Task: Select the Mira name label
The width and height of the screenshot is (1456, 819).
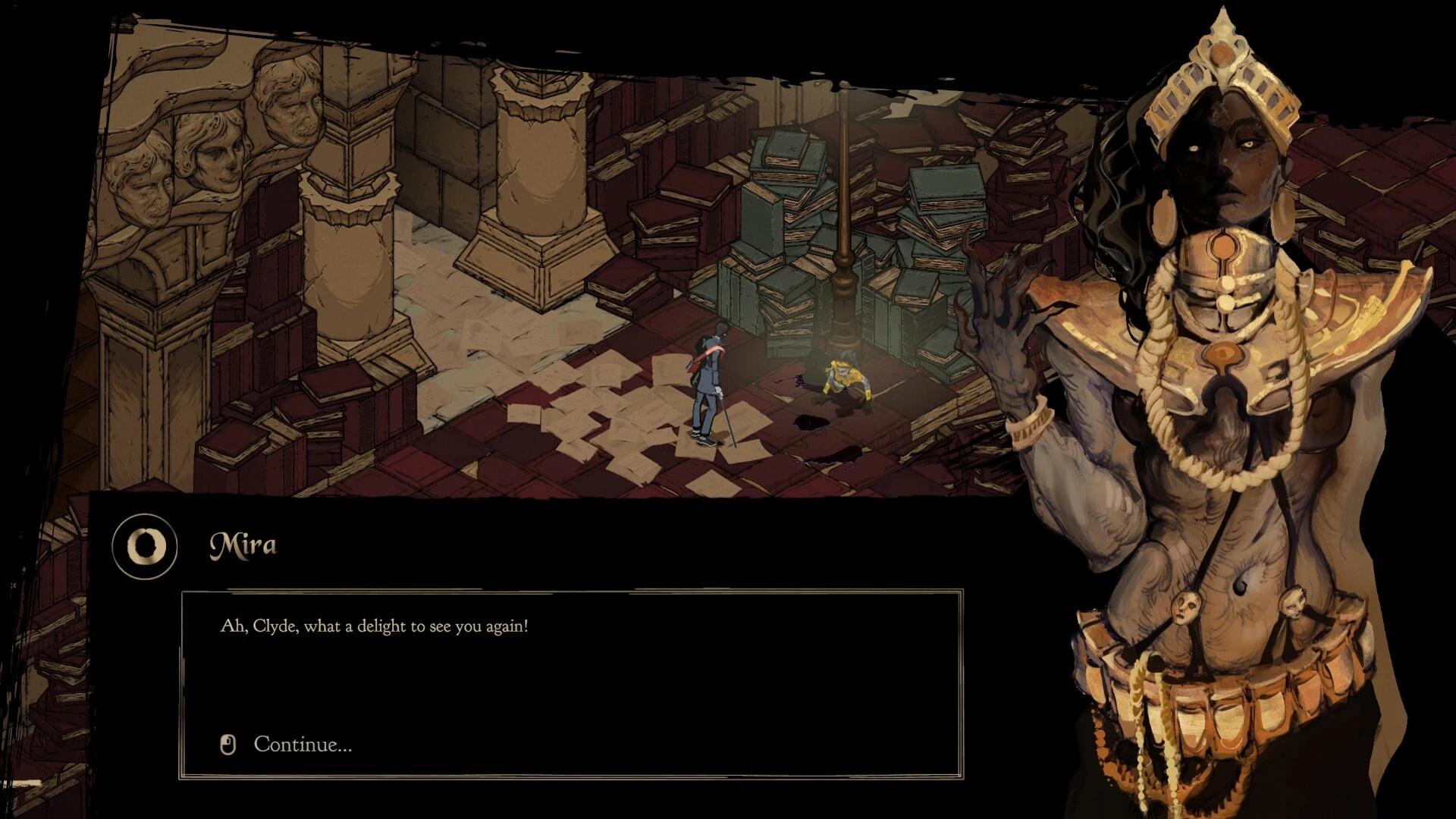Action: [244, 541]
